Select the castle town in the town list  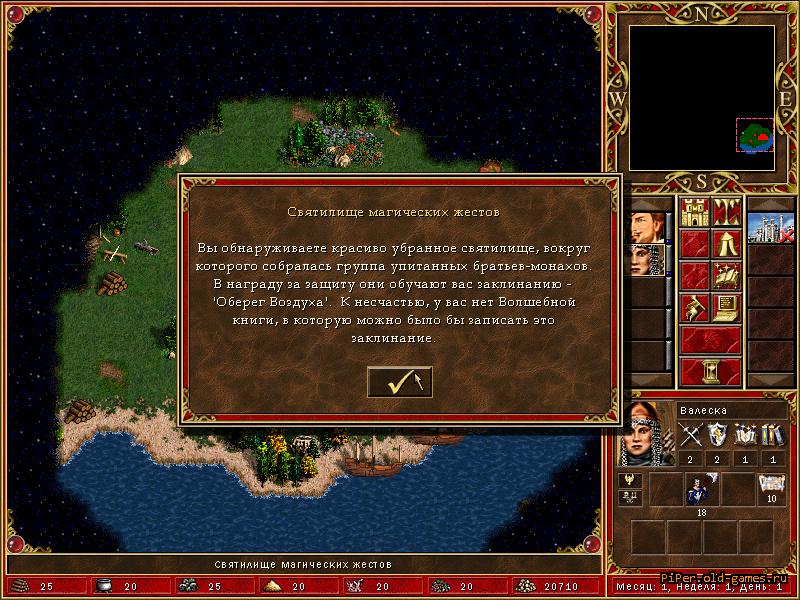pyautogui.click(x=770, y=226)
